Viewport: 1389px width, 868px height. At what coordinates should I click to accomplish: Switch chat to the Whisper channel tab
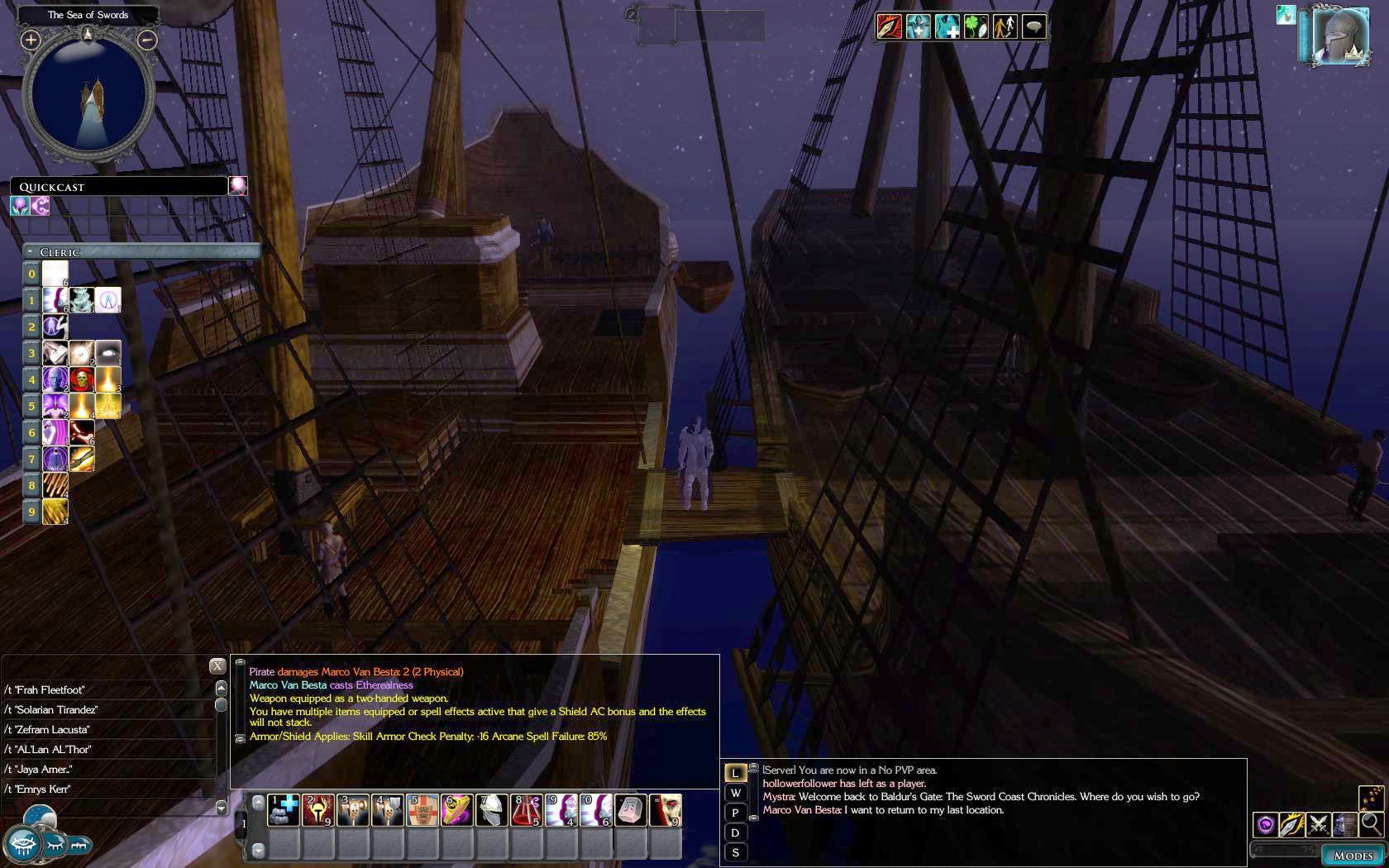pyautogui.click(x=735, y=793)
